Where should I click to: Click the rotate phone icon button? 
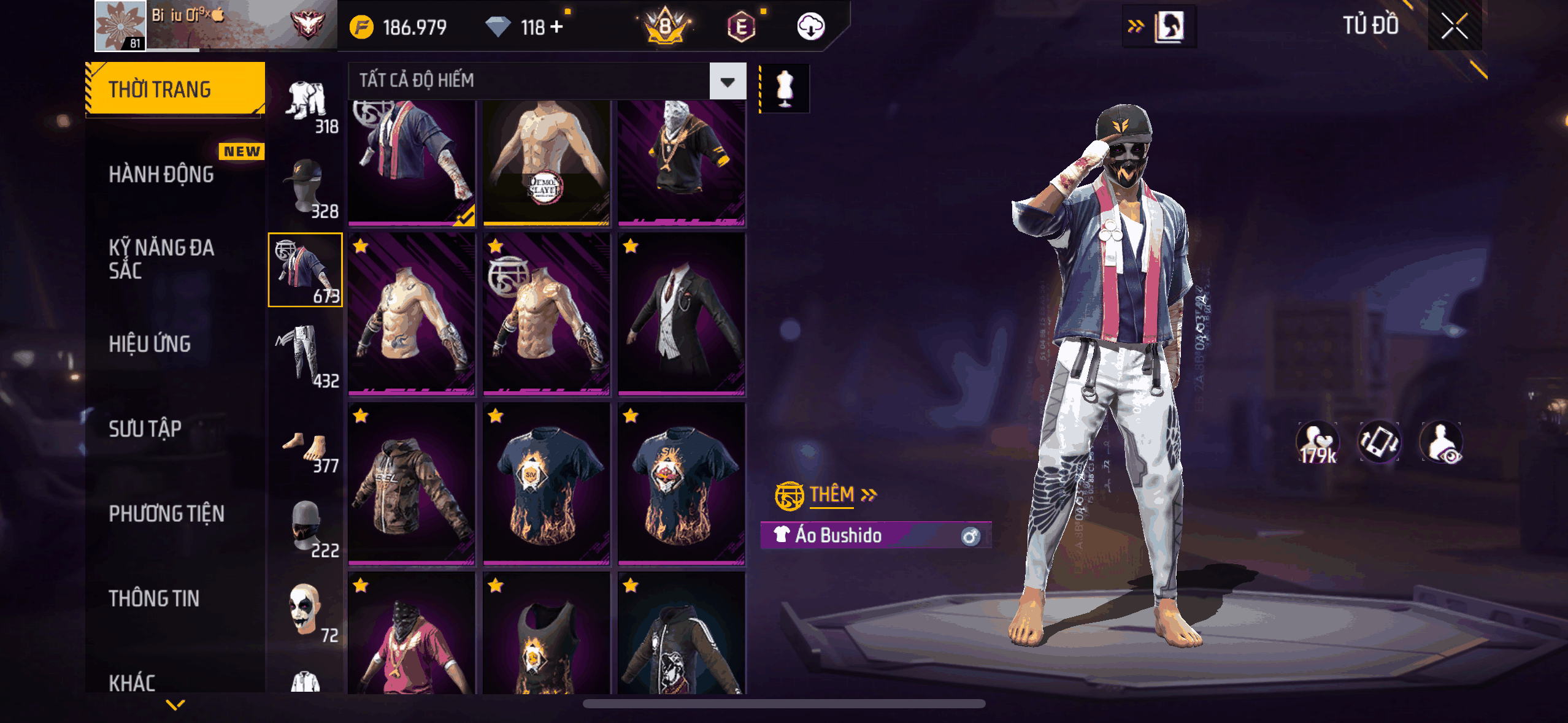tap(1379, 442)
